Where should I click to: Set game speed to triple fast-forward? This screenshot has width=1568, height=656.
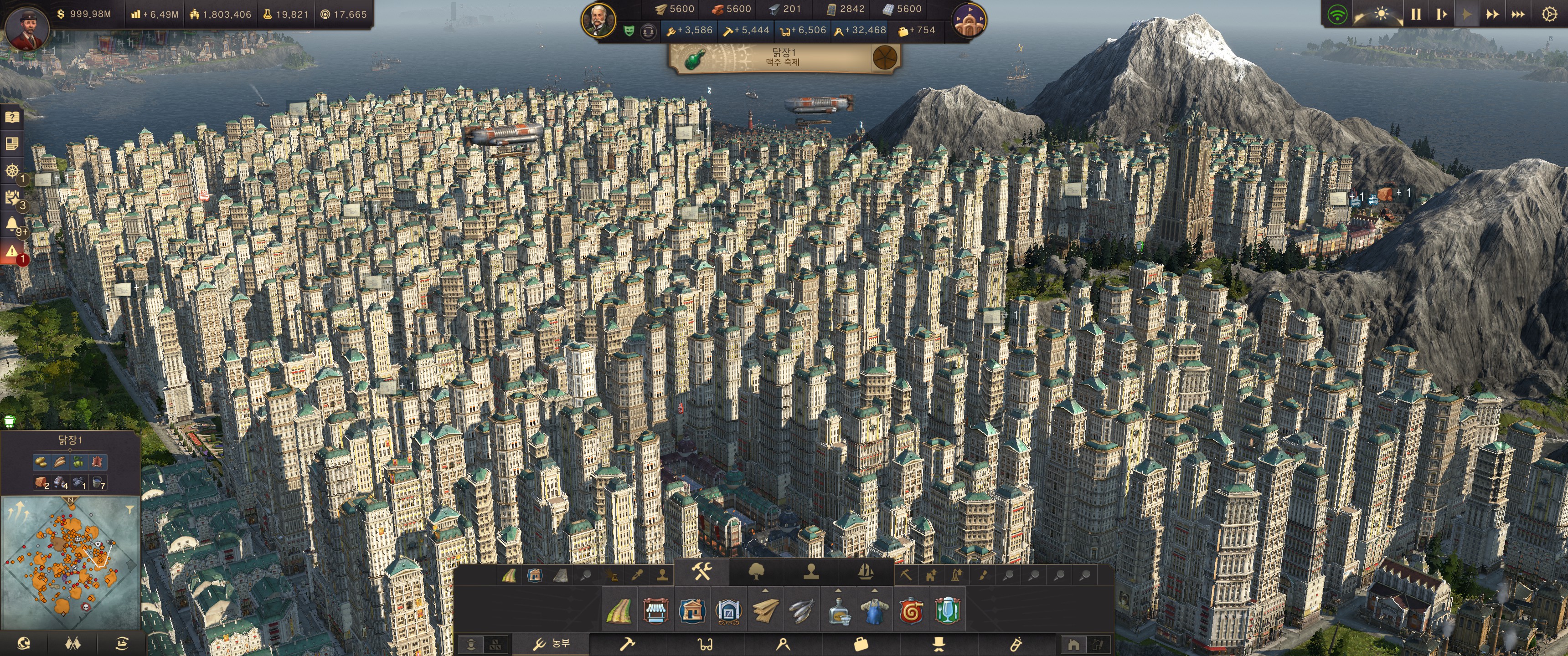[x=1518, y=14]
